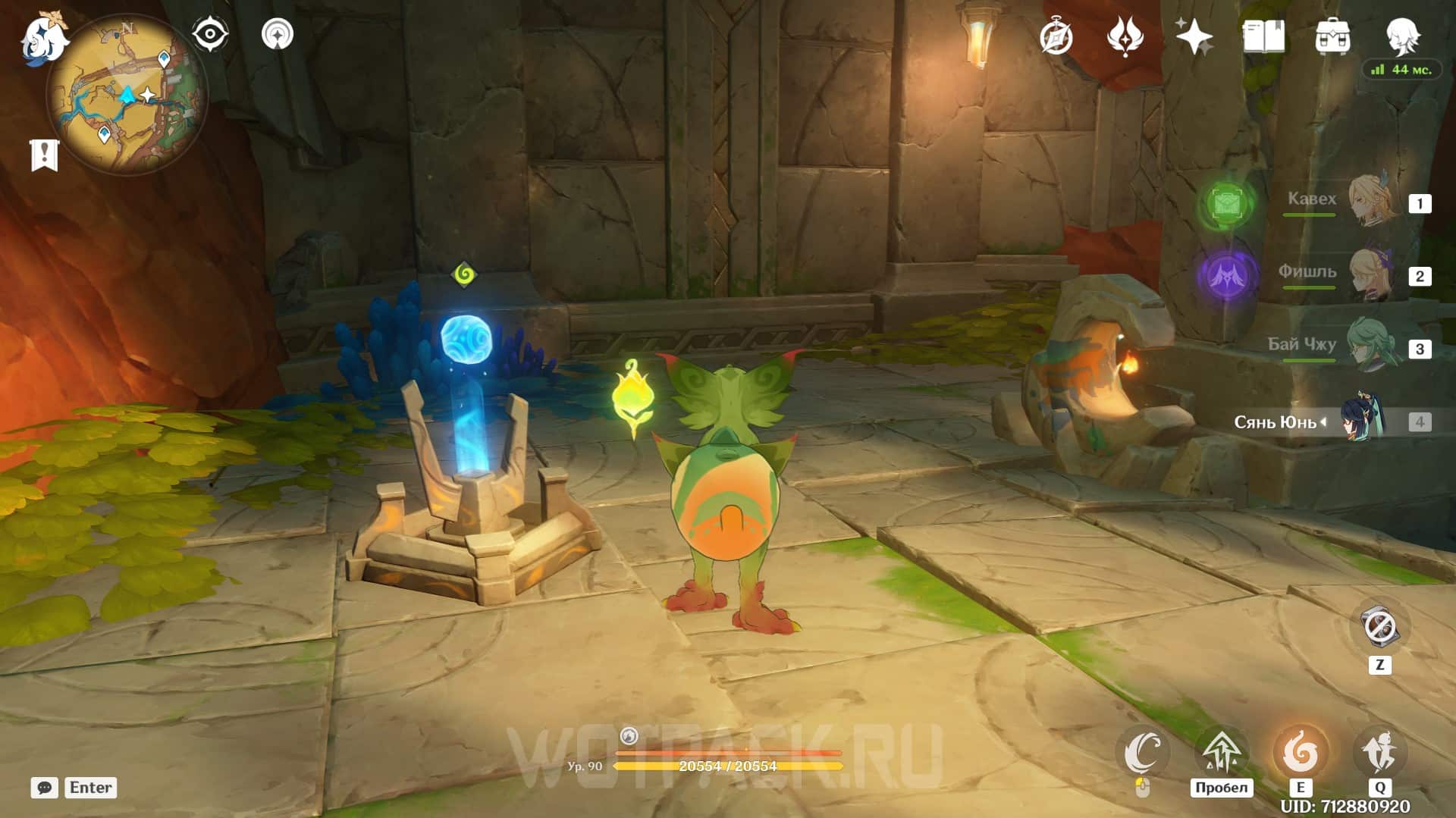
Task: Open the character profile head icon
Action: coord(1402,36)
